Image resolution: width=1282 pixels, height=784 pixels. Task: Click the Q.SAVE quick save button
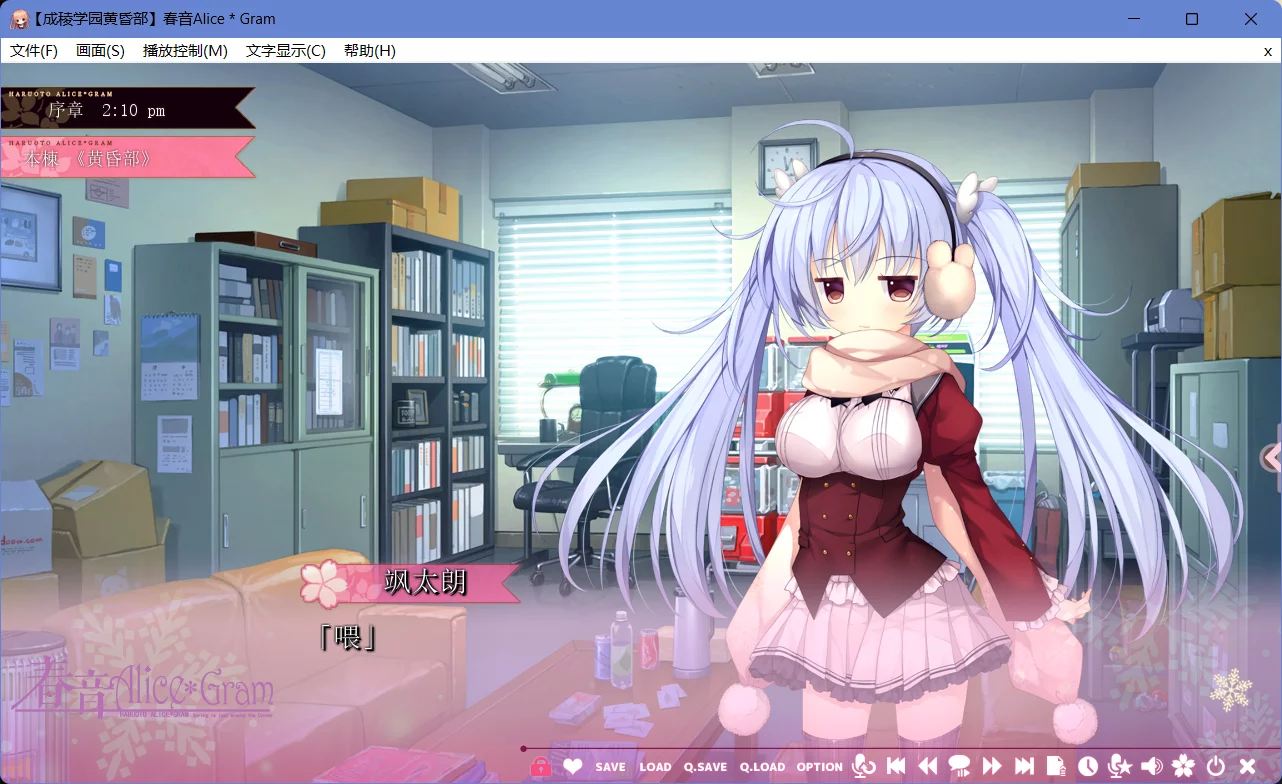[x=705, y=766]
